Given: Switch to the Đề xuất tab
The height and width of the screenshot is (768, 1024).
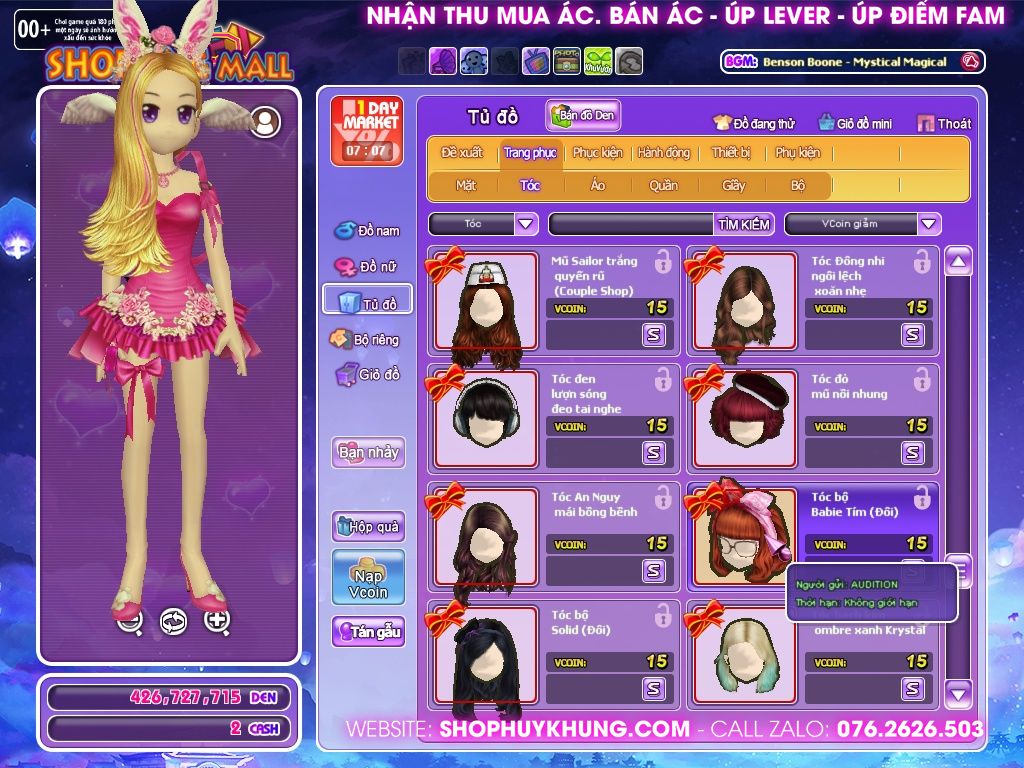Looking at the screenshot, I should (x=462, y=153).
